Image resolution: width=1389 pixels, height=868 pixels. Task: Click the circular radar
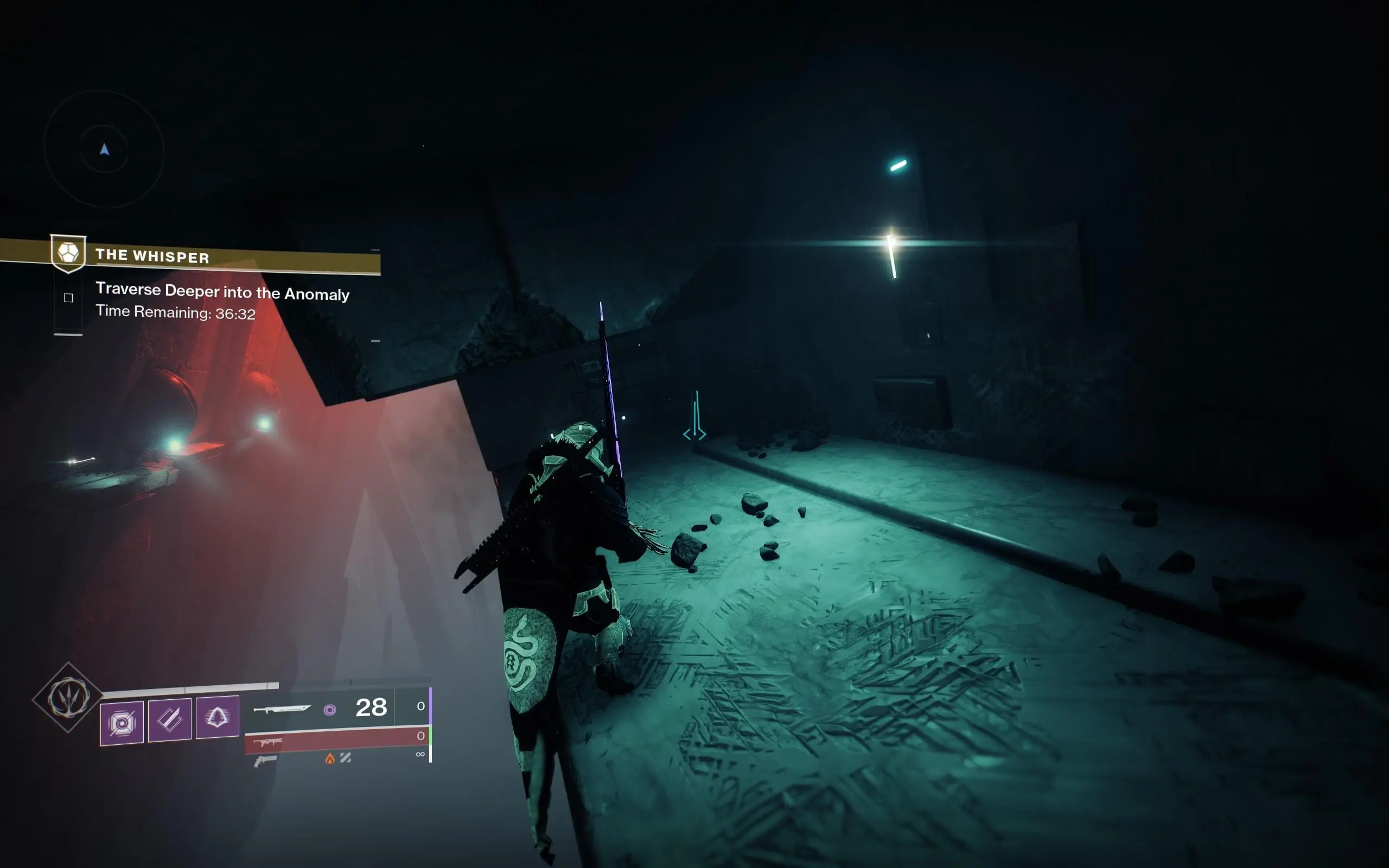[105, 149]
